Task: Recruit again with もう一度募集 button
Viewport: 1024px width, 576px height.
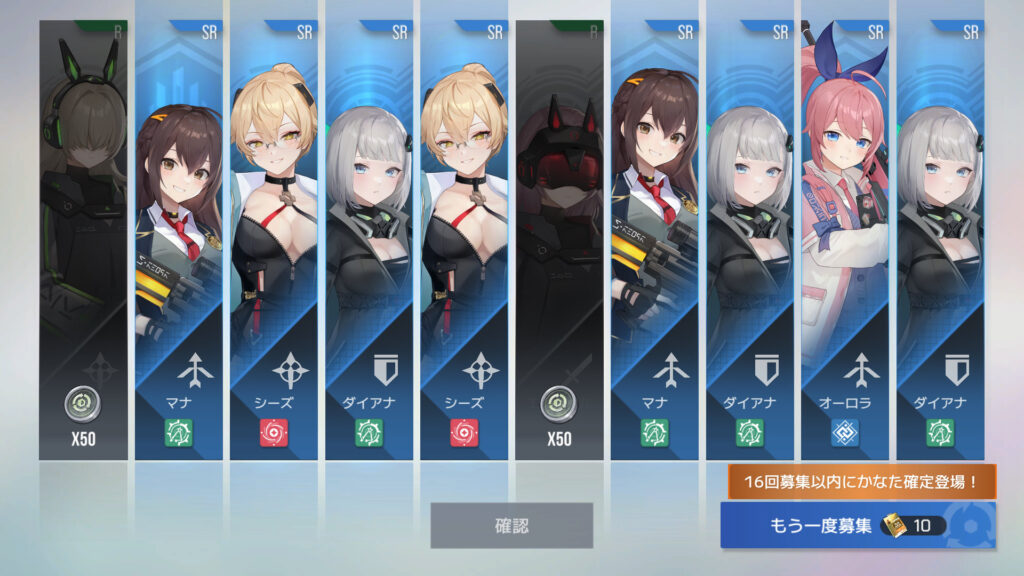Action: pyautogui.click(x=857, y=525)
